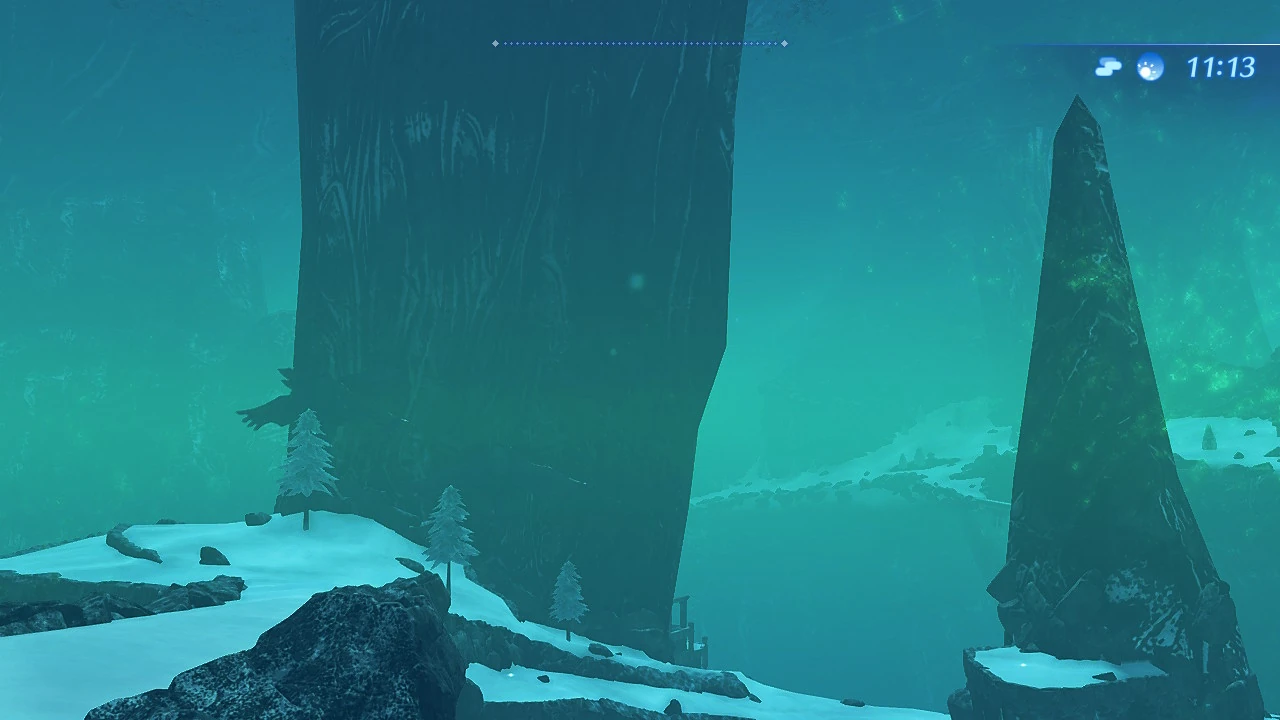Screen dimensions: 1280x720
Task: Click the dotted compass line at screen top
Action: tap(640, 43)
